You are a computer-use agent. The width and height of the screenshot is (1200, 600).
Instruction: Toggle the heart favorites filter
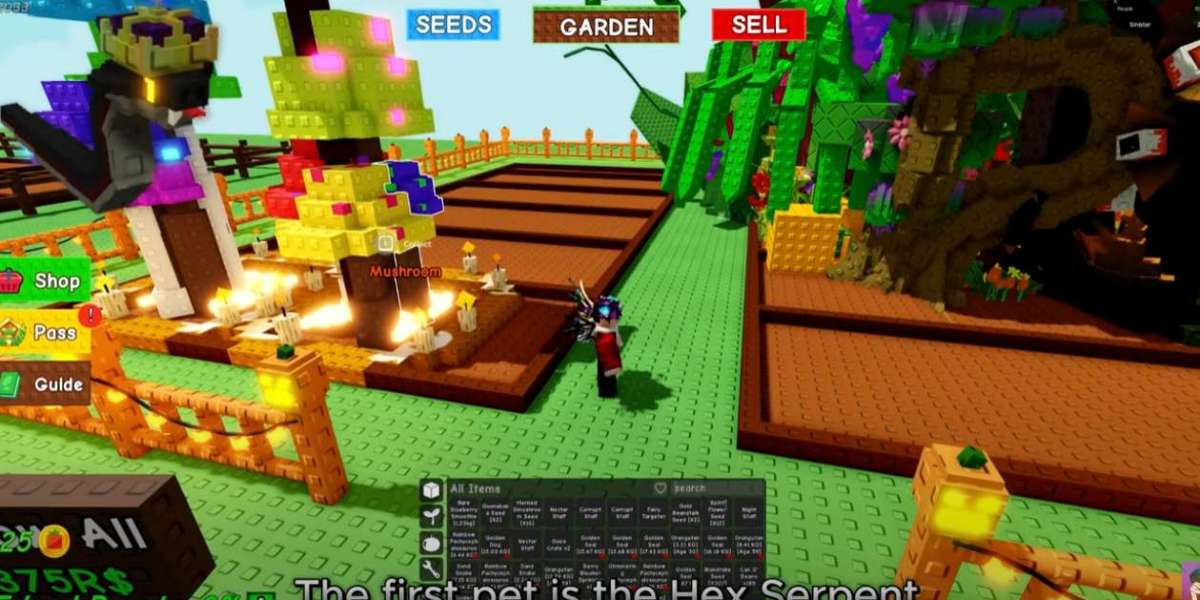click(x=660, y=488)
